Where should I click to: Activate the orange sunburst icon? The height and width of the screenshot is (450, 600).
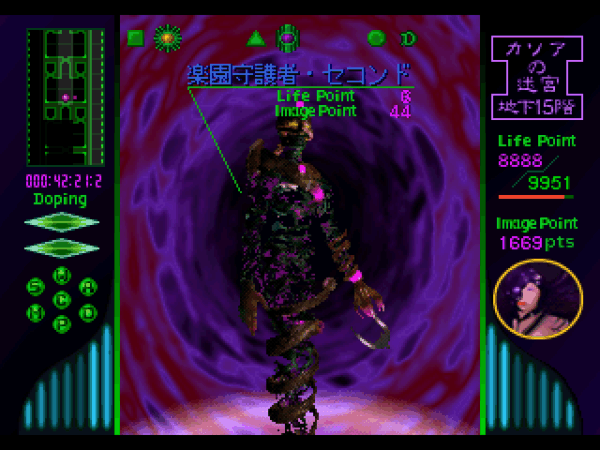[x=167, y=39]
